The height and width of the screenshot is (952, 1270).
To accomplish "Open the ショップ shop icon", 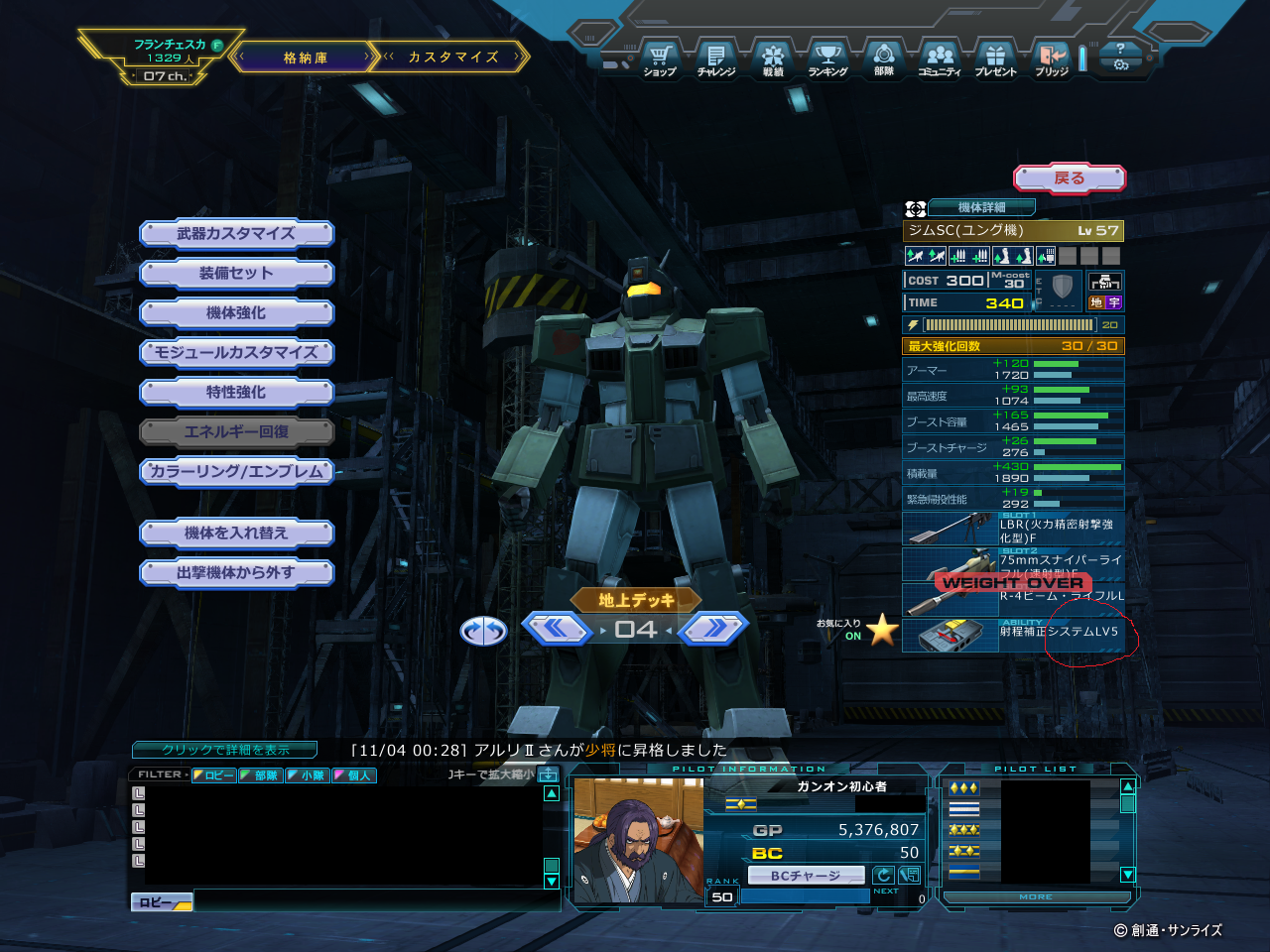I will [x=660, y=59].
